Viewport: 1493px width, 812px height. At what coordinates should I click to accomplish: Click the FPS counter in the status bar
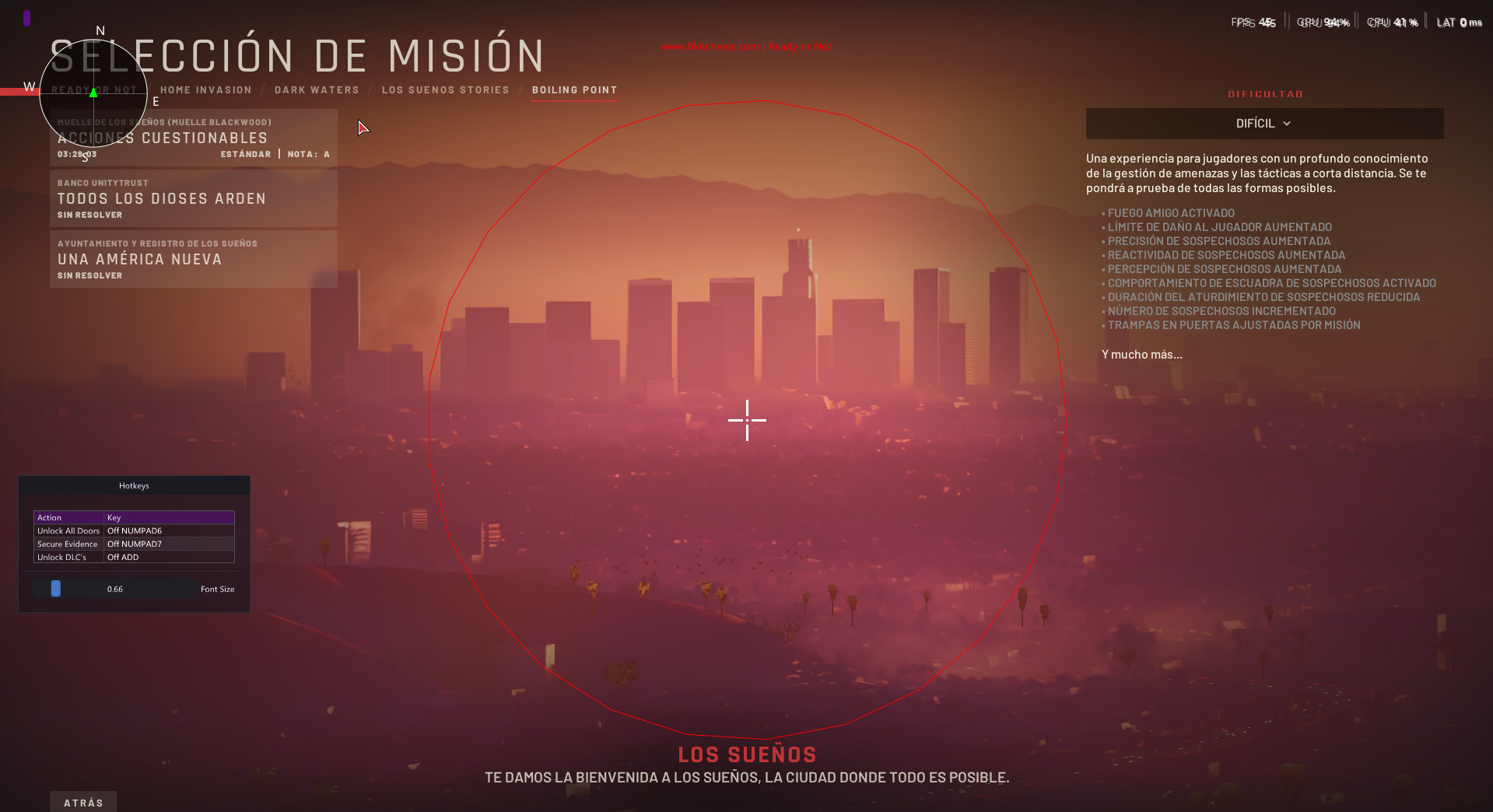pyautogui.click(x=1253, y=22)
